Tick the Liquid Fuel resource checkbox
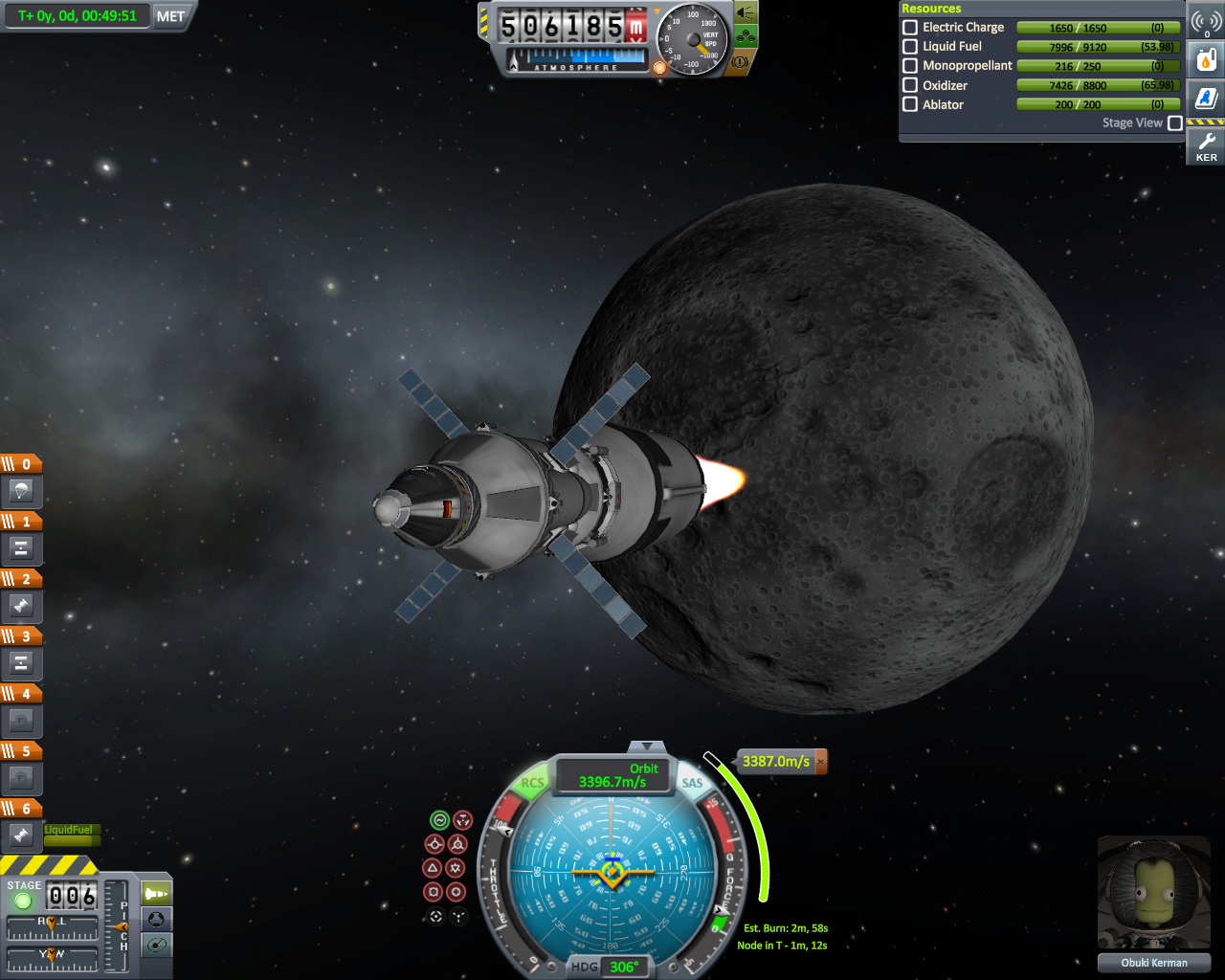The image size is (1225, 980). point(910,46)
